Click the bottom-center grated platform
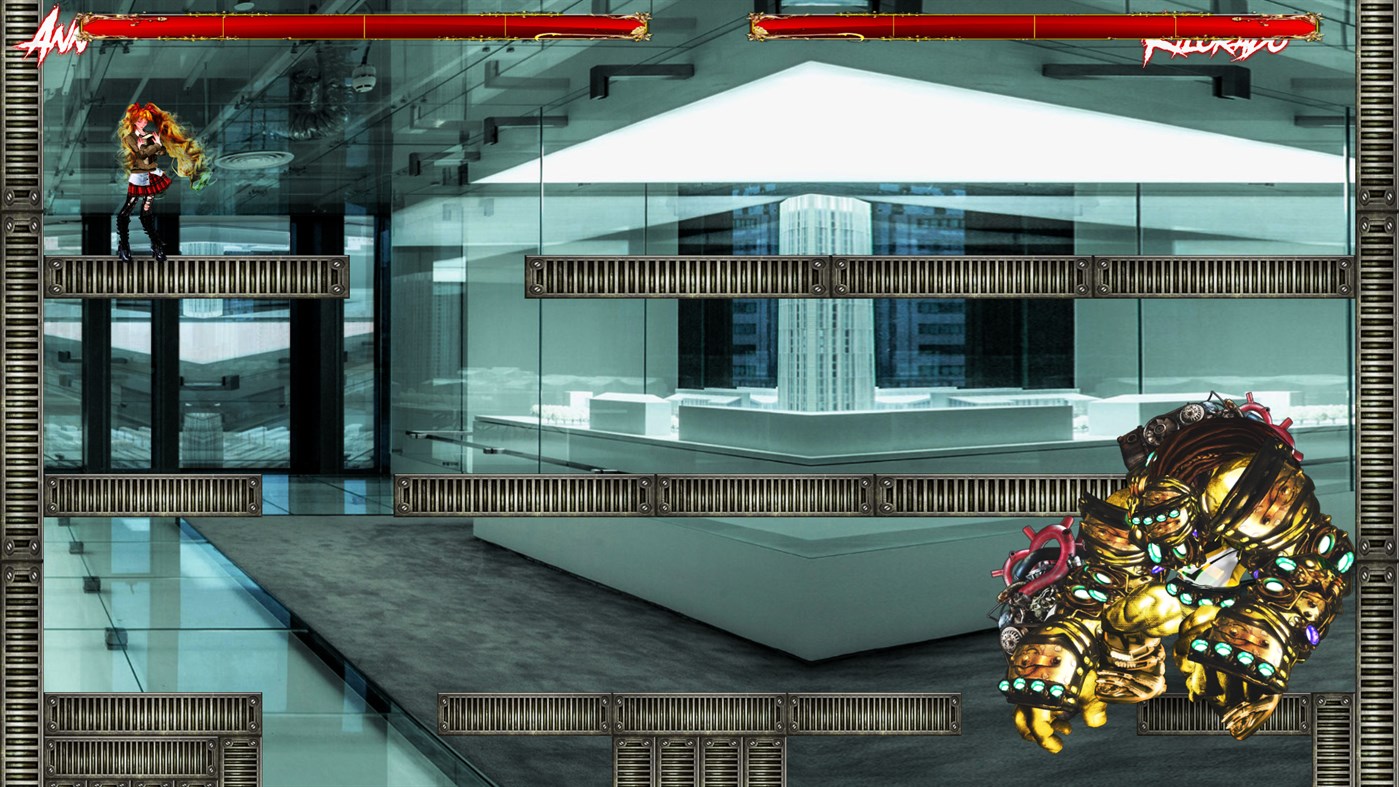 [x=700, y=705]
